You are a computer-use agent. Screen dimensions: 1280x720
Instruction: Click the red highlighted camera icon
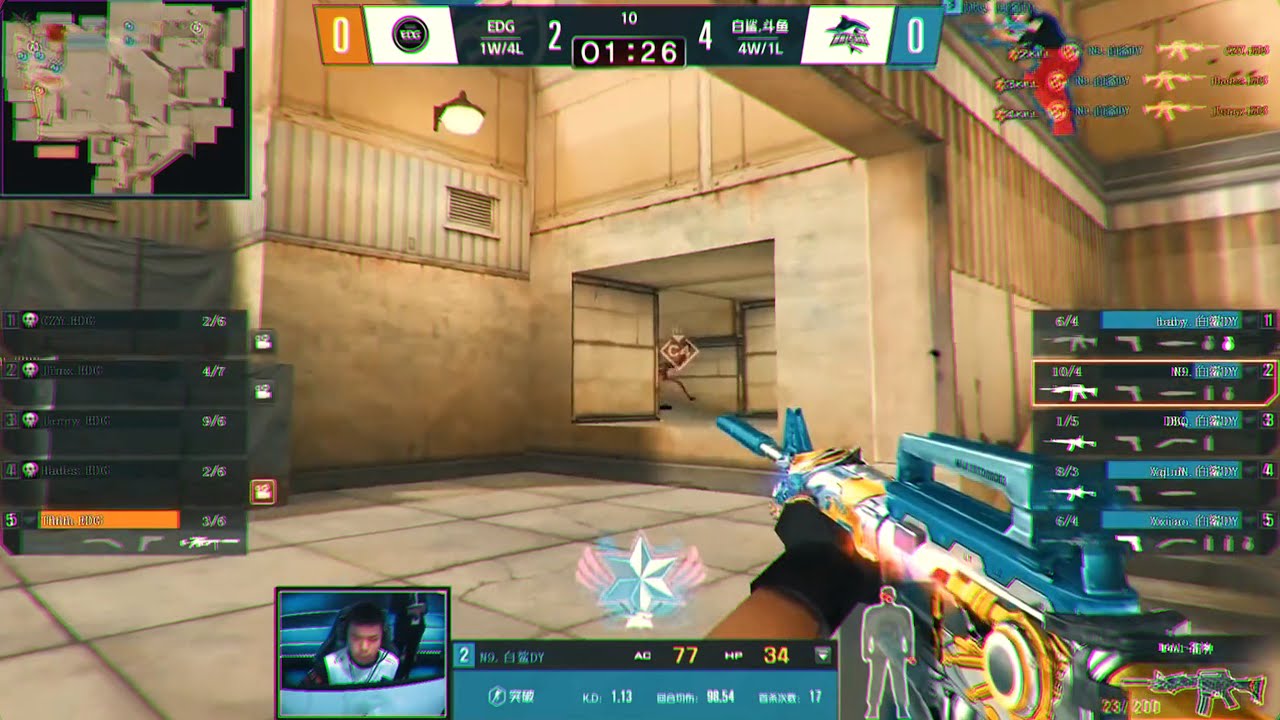click(263, 491)
